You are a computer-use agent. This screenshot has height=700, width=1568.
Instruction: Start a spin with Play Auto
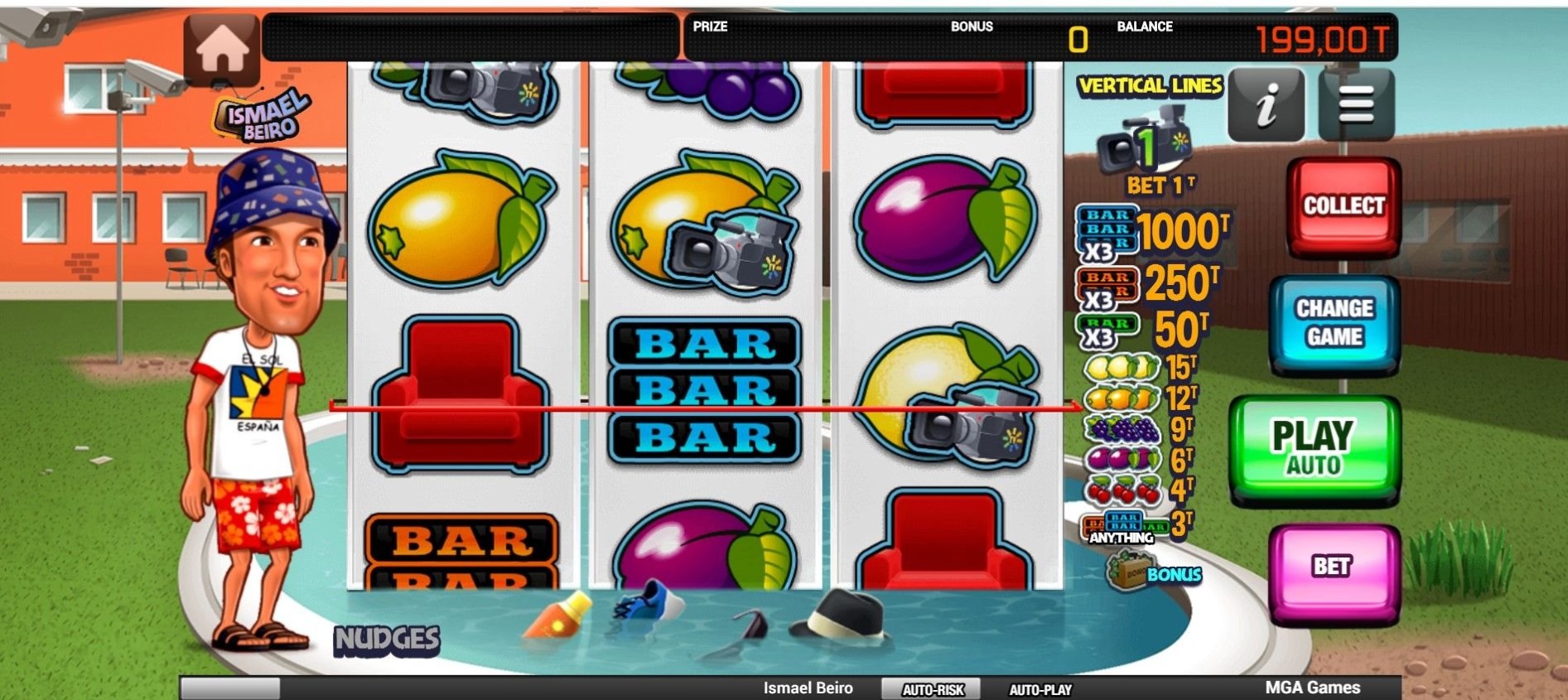tap(1313, 447)
